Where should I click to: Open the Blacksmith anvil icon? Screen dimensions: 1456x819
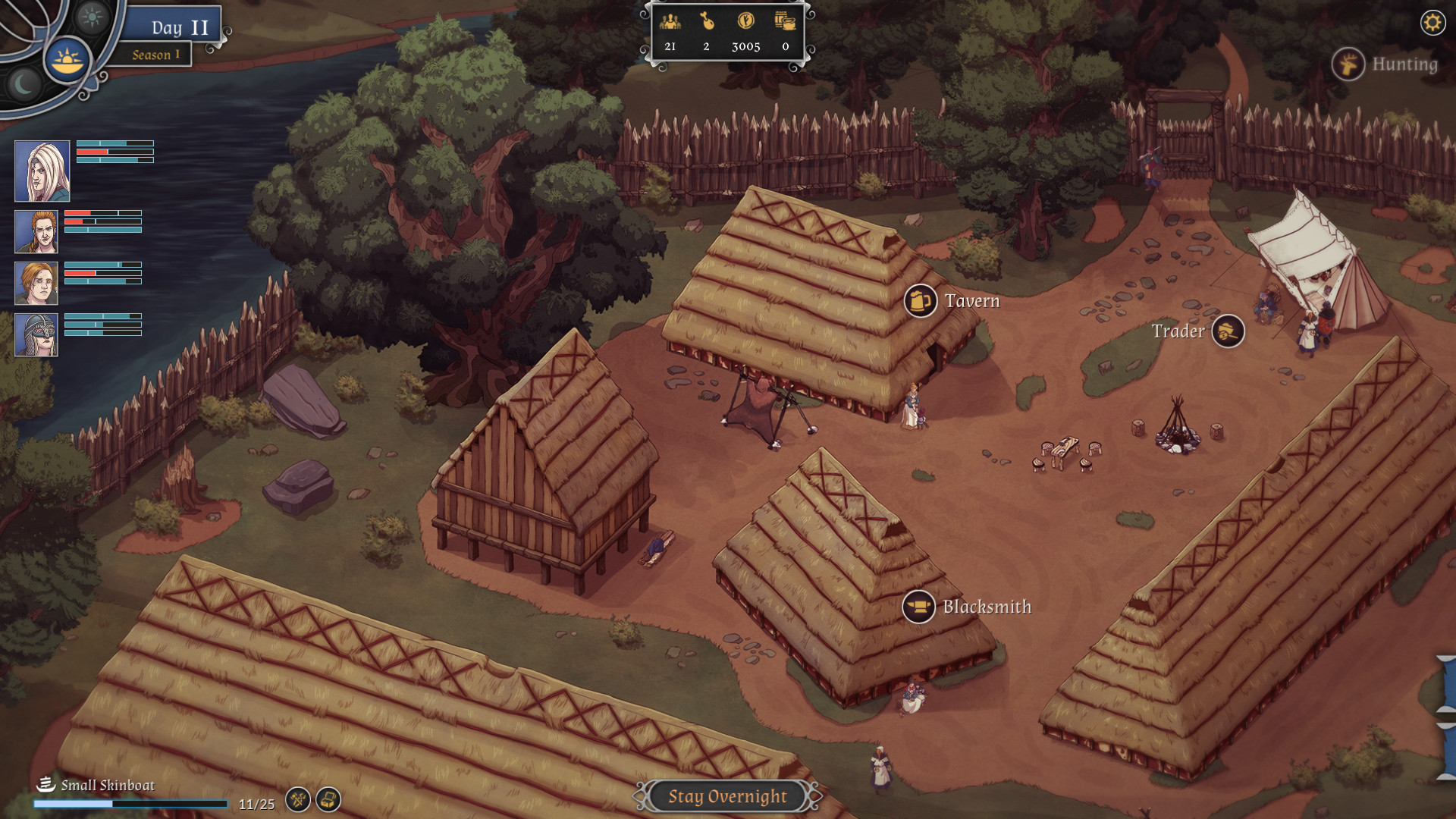(918, 607)
